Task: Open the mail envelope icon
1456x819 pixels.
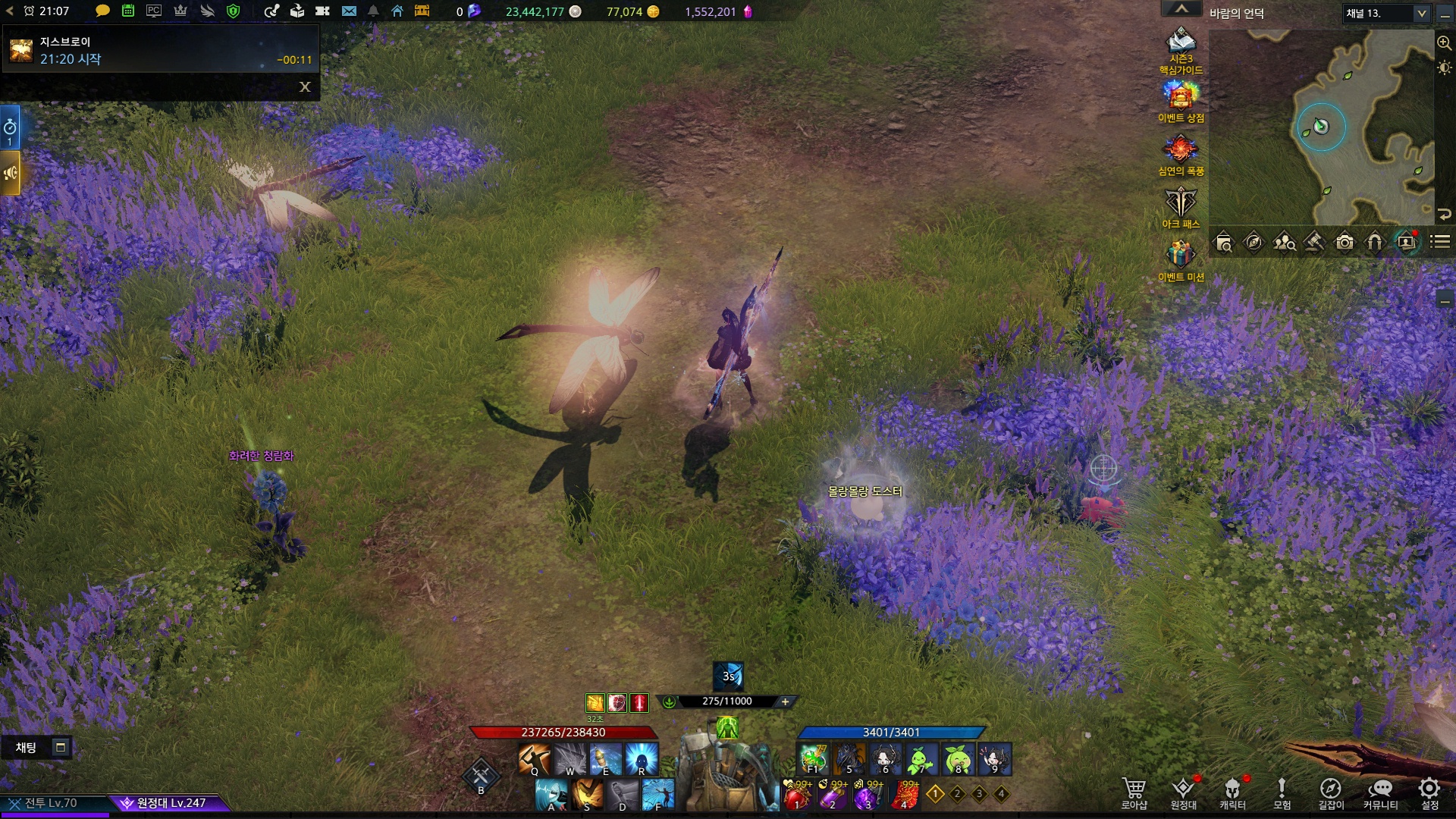Action: [x=349, y=11]
